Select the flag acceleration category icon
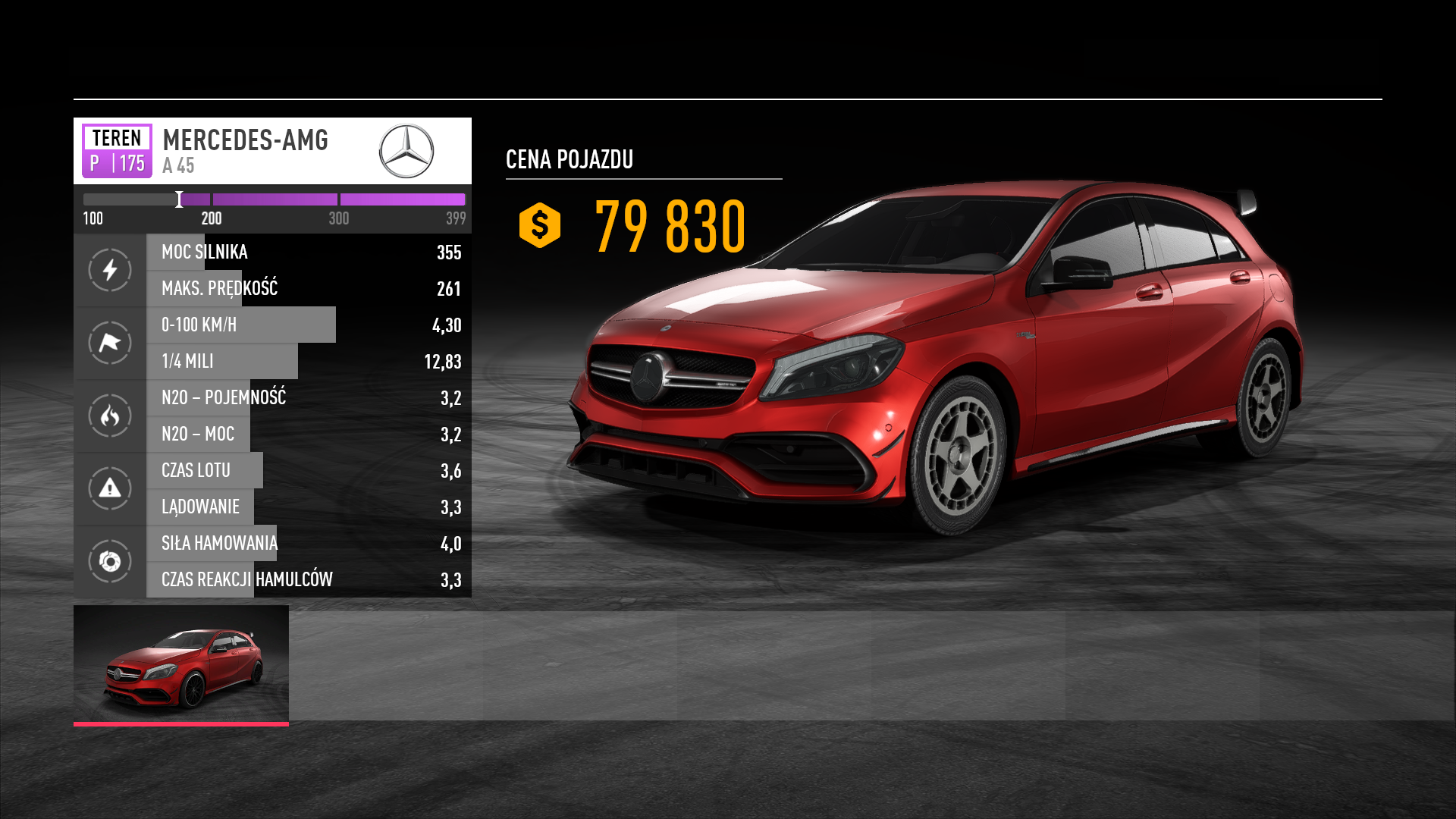Screen dimensions: 1456x819 click(110, 343)
